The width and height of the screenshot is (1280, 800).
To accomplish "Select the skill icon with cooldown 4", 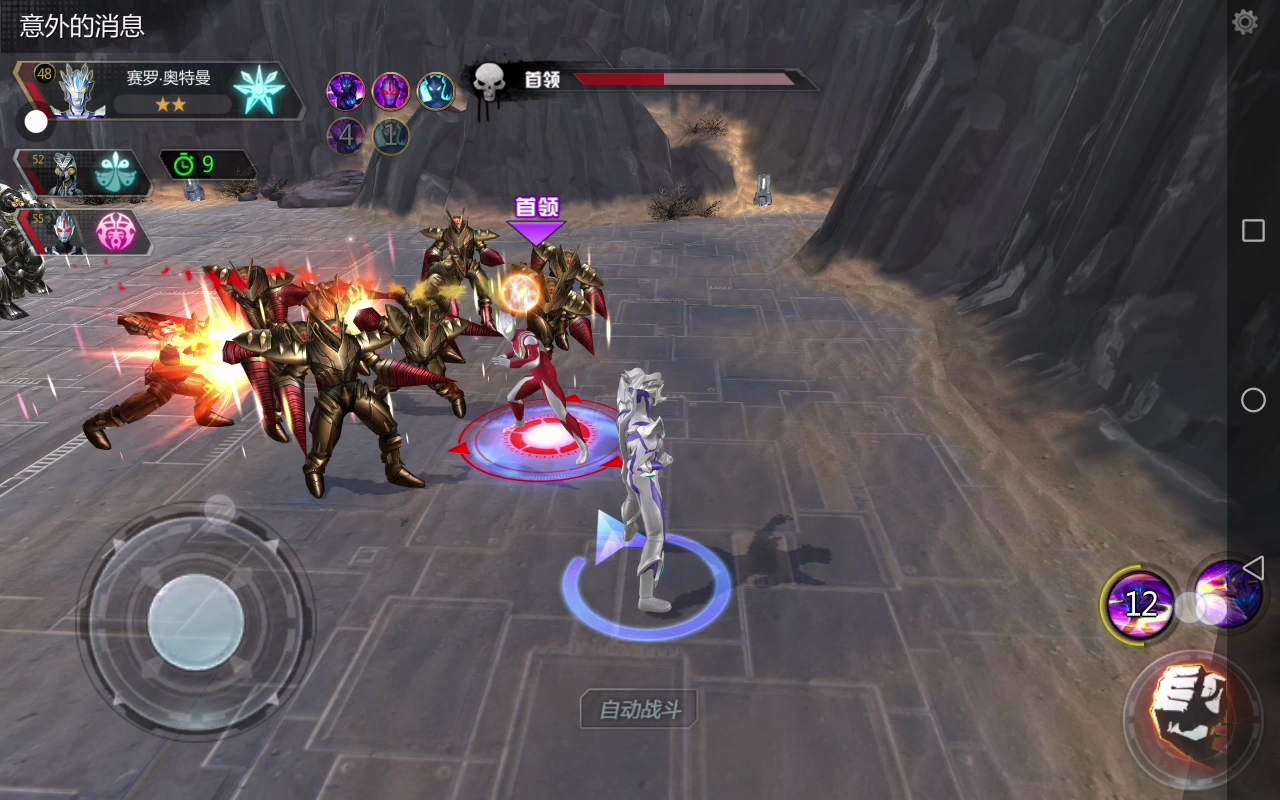I will (x=345, y=136).
